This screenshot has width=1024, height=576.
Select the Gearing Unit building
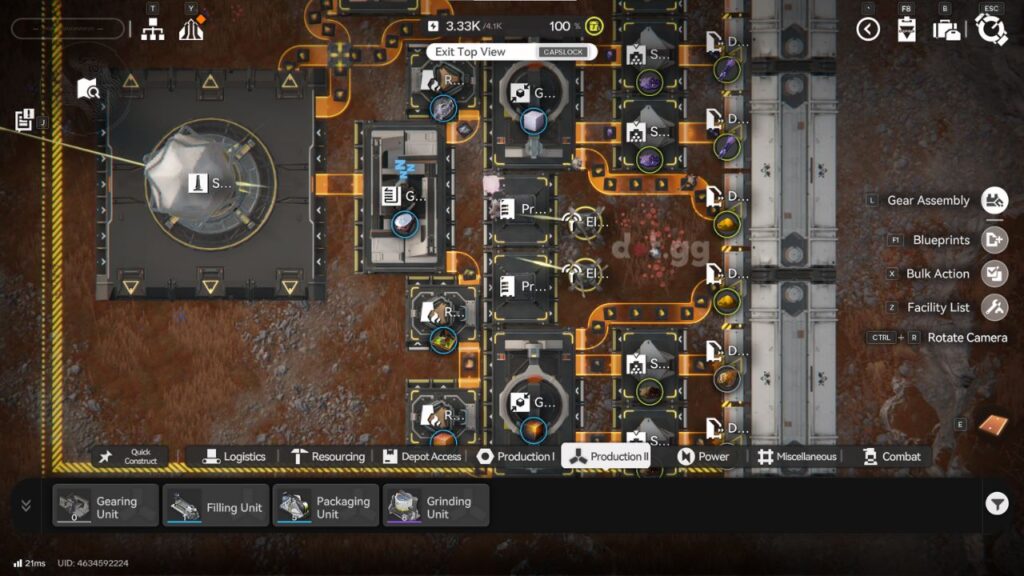(106, 506)
